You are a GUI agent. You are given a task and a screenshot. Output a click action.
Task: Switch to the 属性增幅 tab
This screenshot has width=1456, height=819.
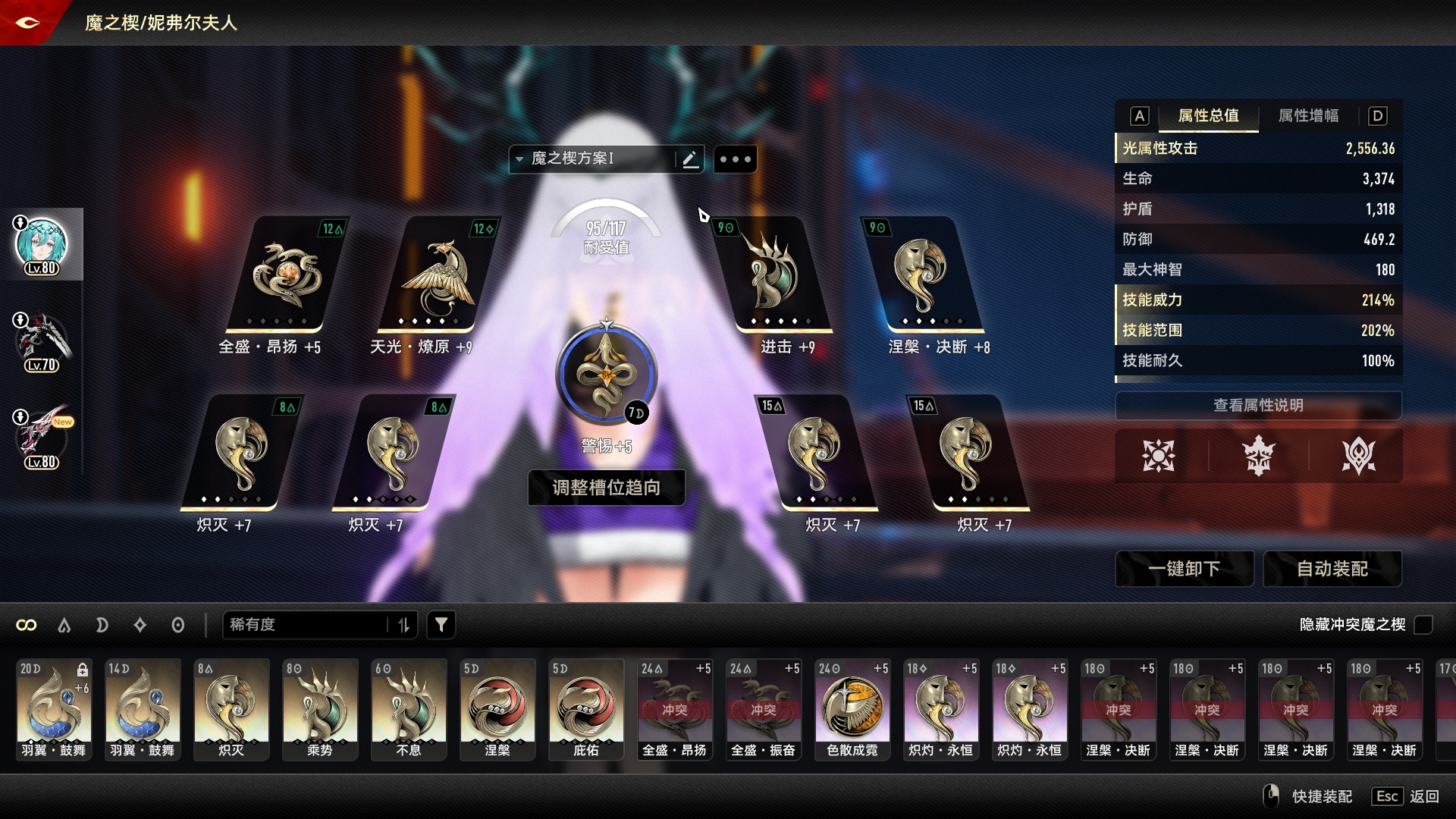(1308, 116)
